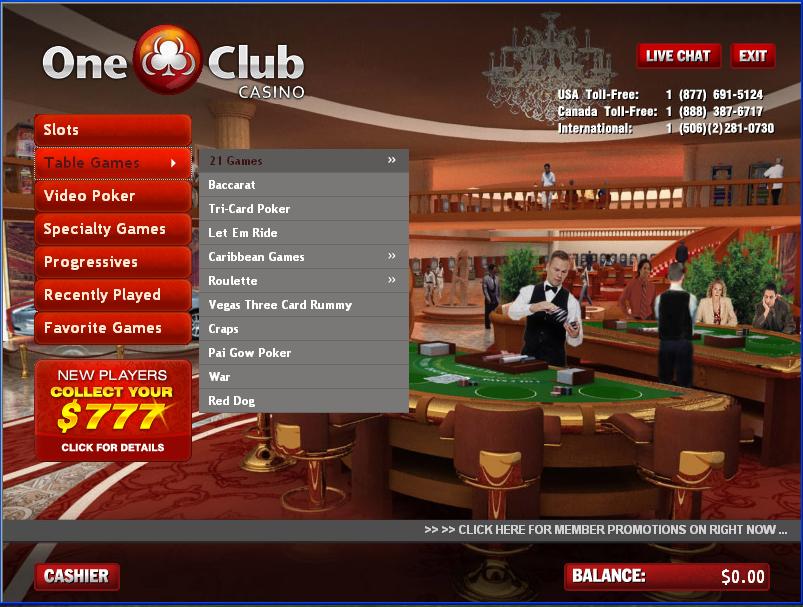View your Favorite Games
The image size is (803, 607).
112,328
